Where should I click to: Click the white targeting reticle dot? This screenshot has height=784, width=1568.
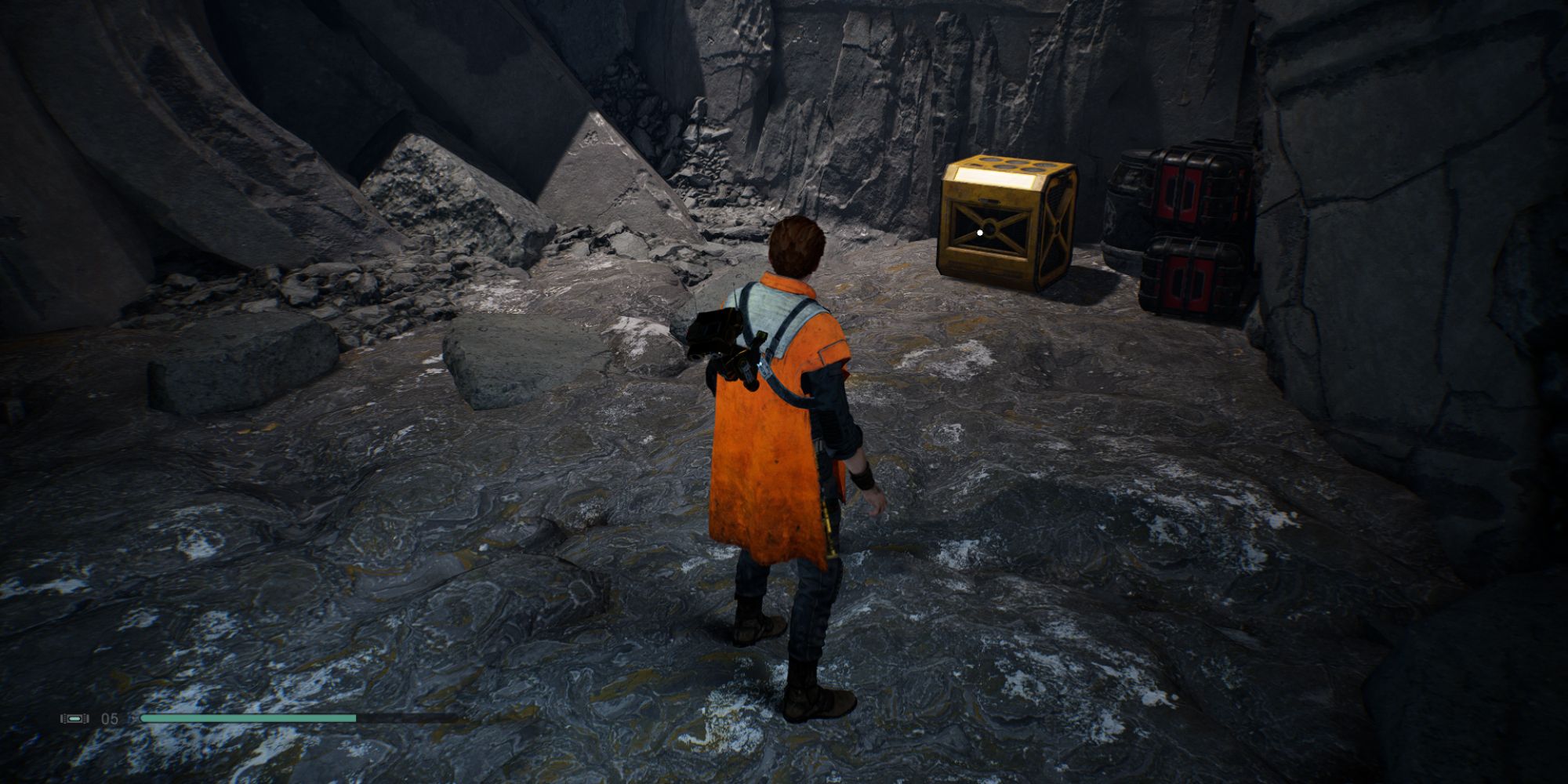click(978, 232)
